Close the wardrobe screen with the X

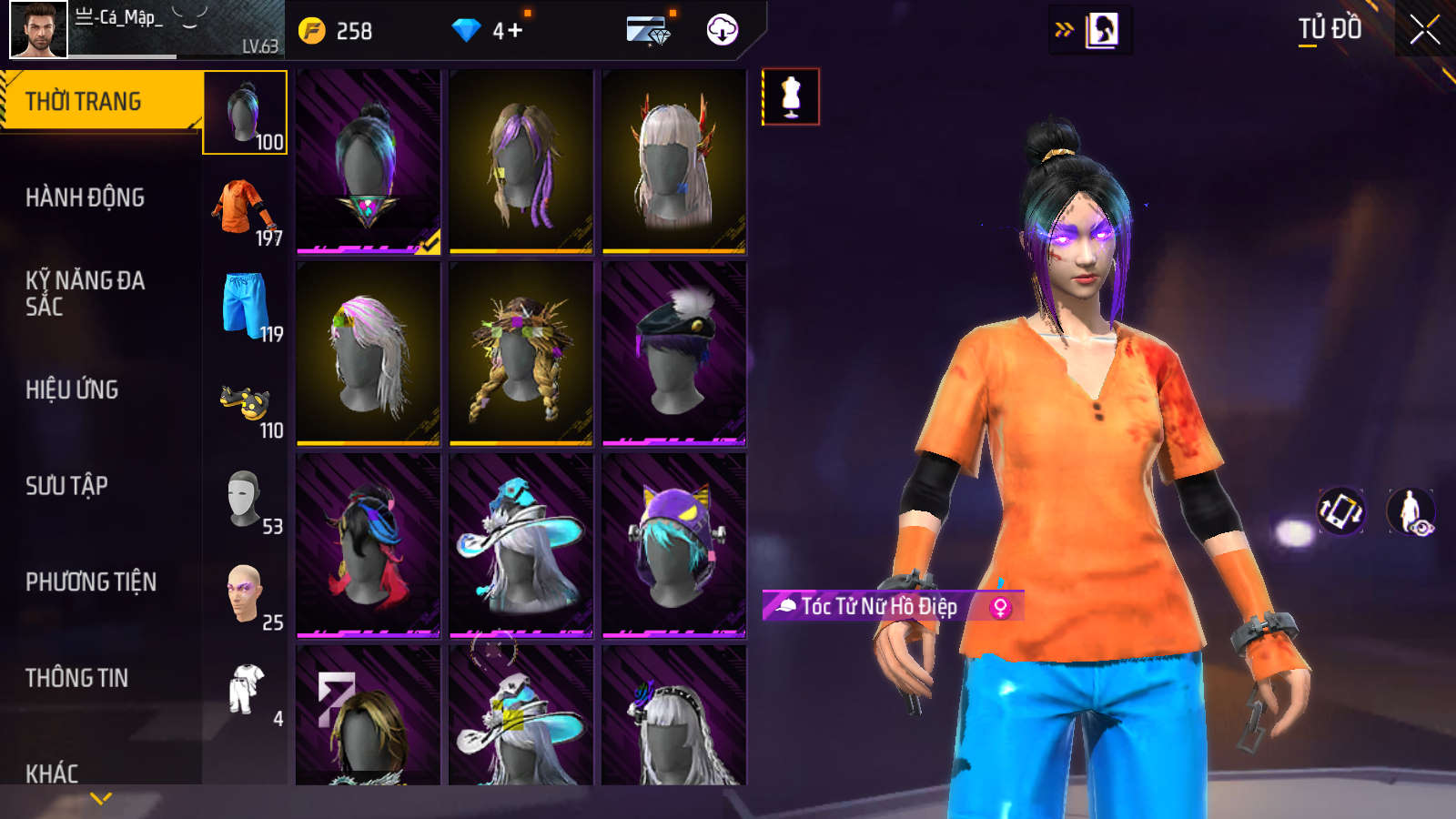[x=1424, y=30]
